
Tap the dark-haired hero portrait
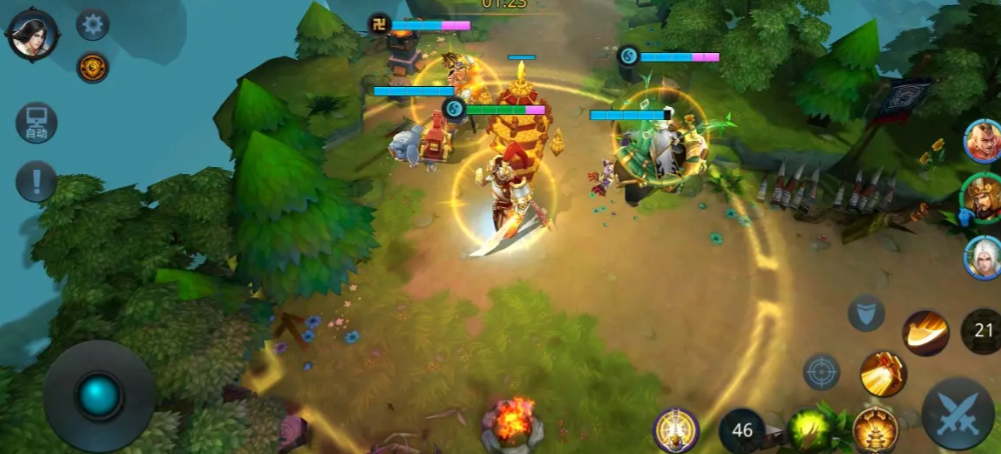[x=33, y=34]
